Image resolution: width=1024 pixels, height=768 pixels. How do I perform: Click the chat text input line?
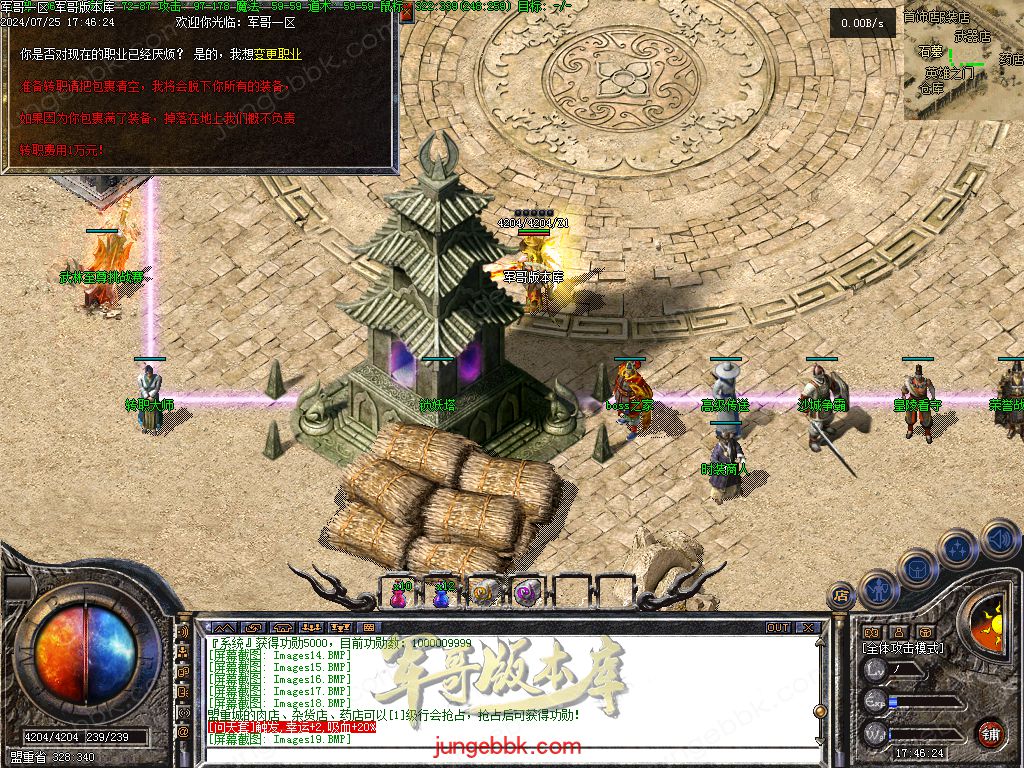[x=500, y=758]
